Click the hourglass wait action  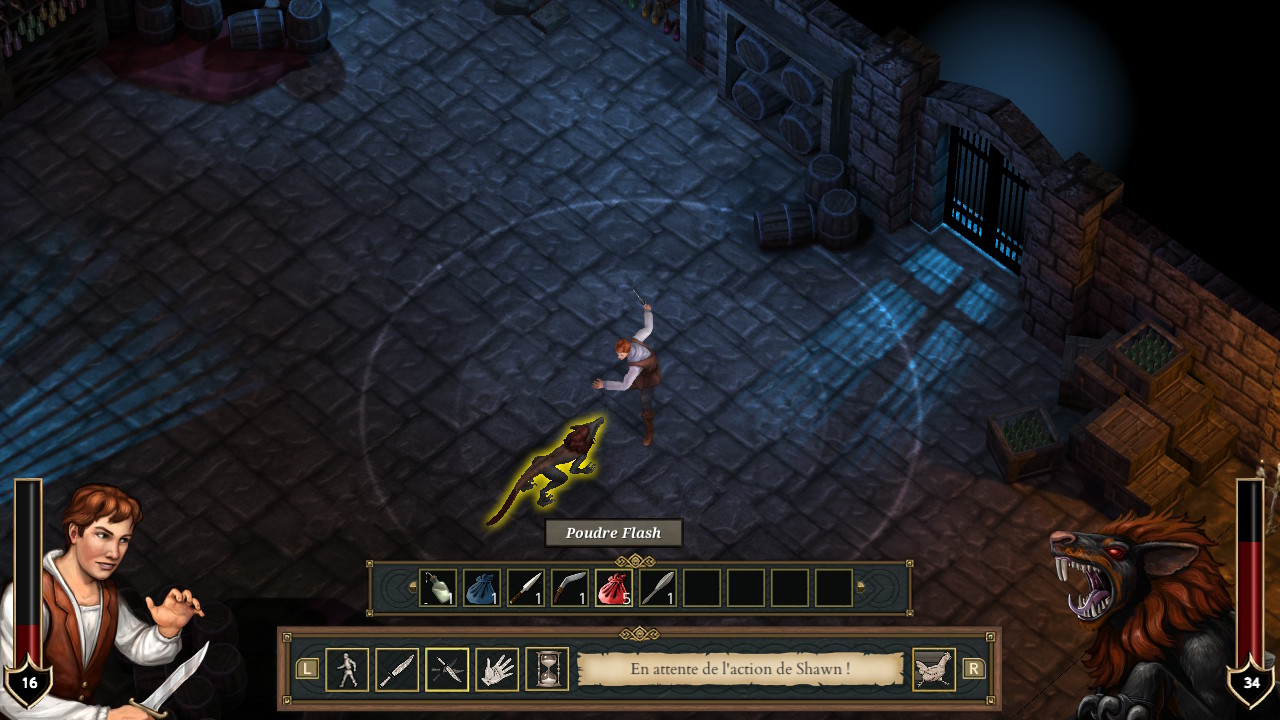pos(547,669)
